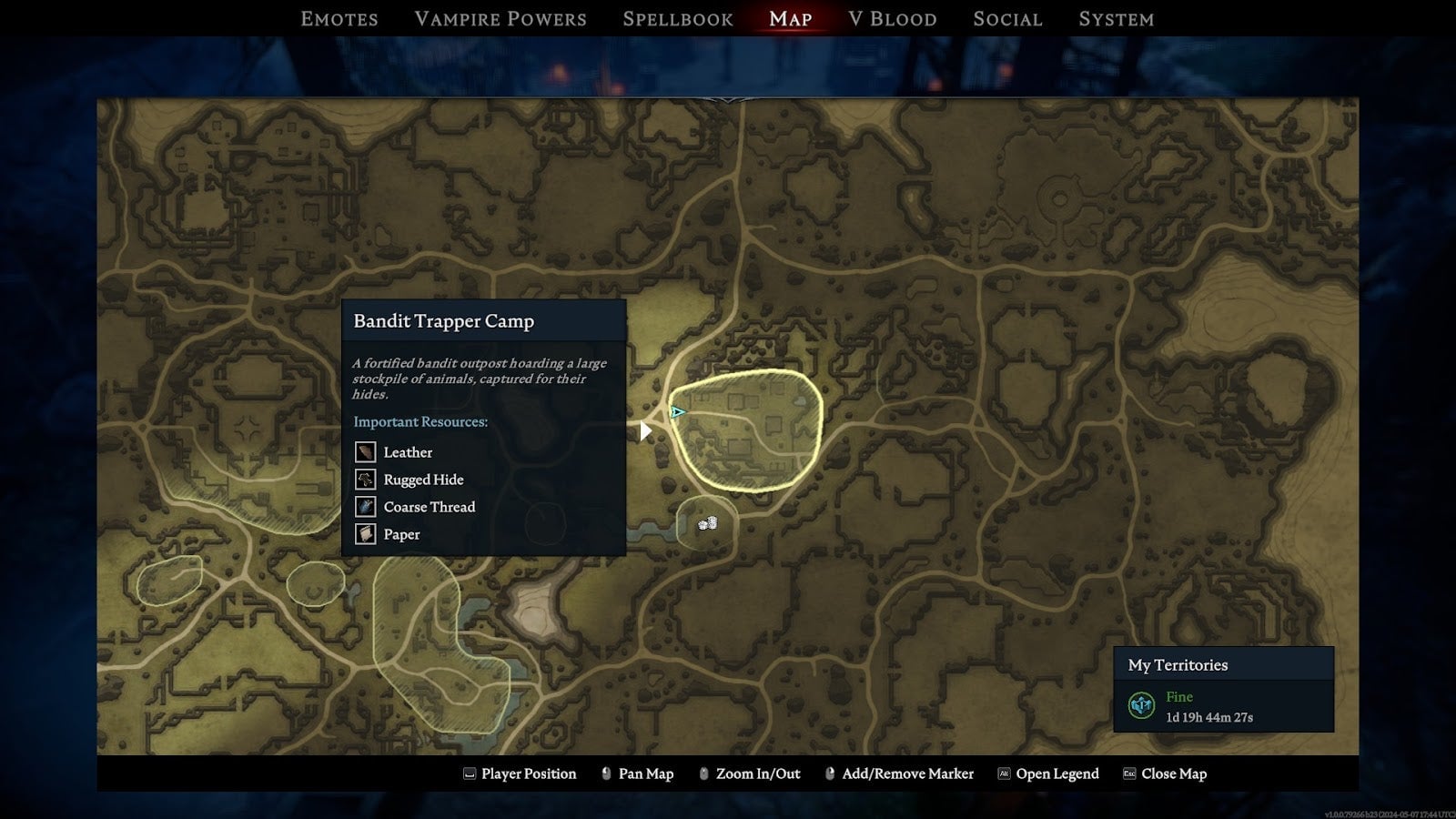Viewport: 1456px width, 819px height.
Task: Open the Vampire Powers menu
Action: (500, 18)
